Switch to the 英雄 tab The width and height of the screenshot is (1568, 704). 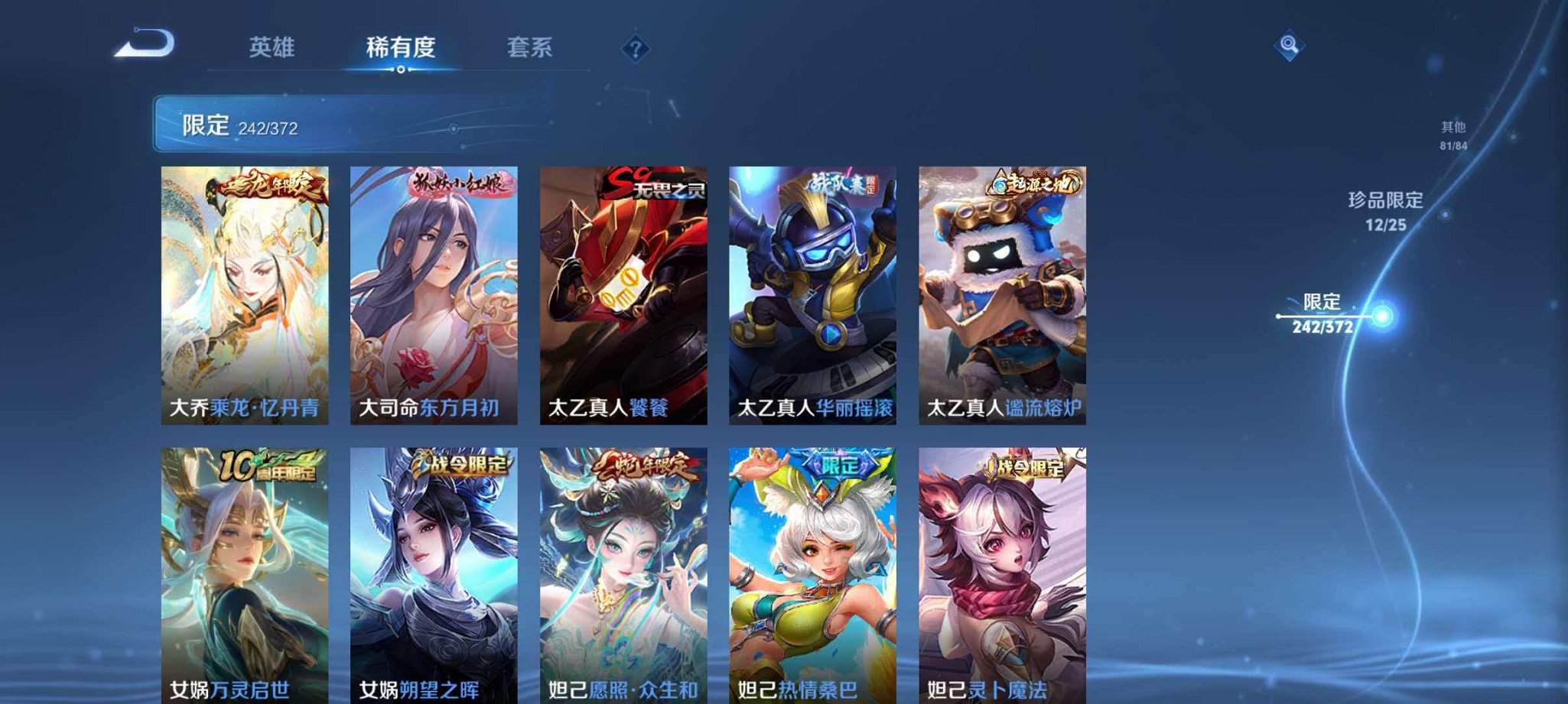tap(272, 47)
